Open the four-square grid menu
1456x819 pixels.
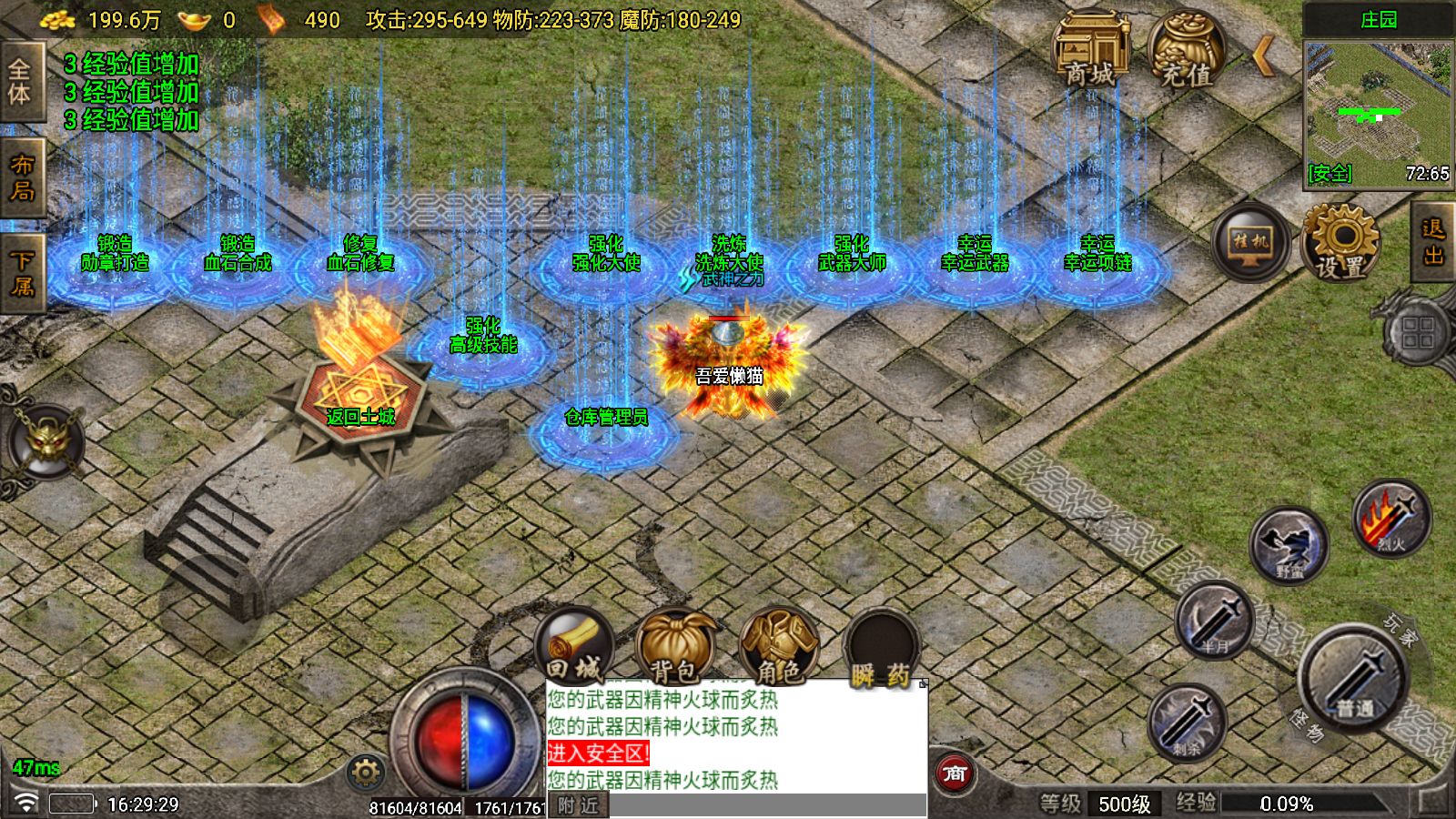point(1418,332)
